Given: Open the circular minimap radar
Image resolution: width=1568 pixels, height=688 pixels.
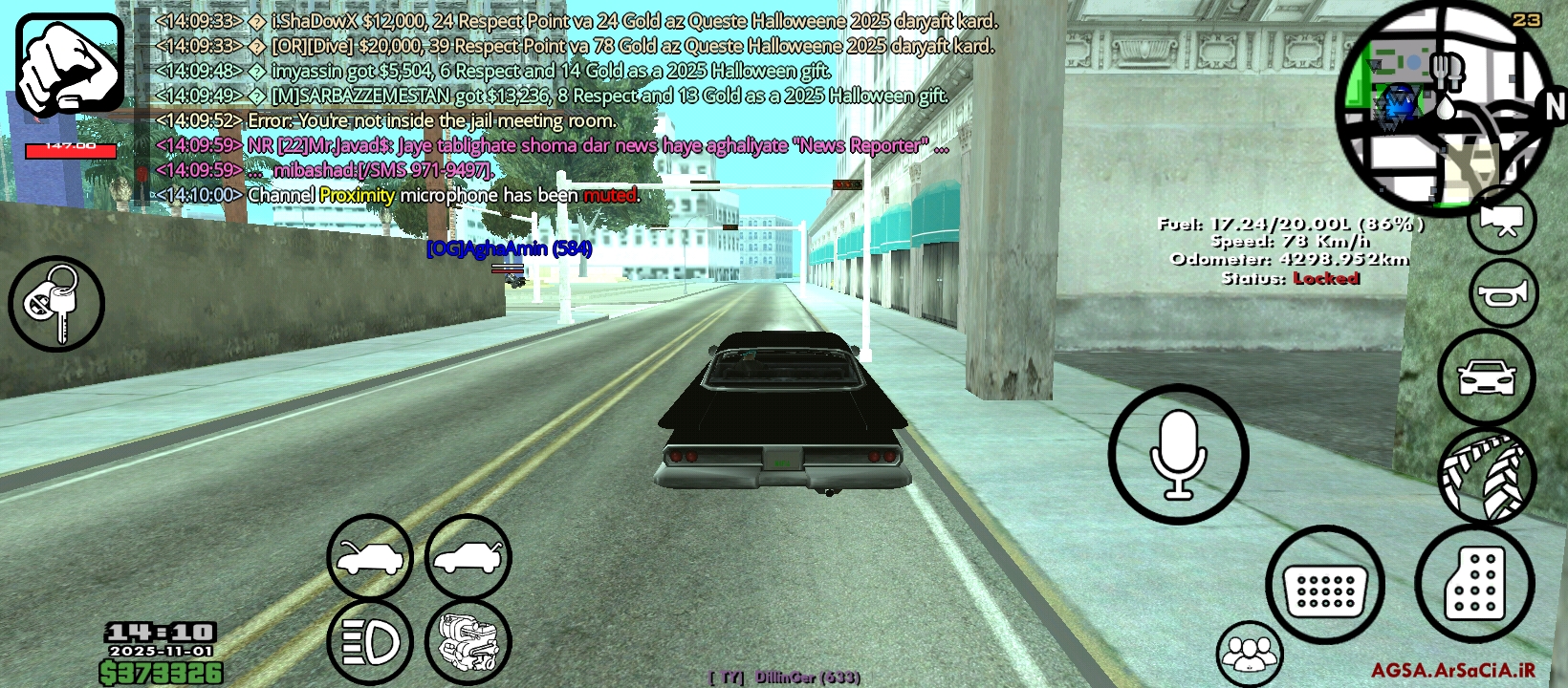Looking at the screenshot, I should click(x=1444, y=105).
